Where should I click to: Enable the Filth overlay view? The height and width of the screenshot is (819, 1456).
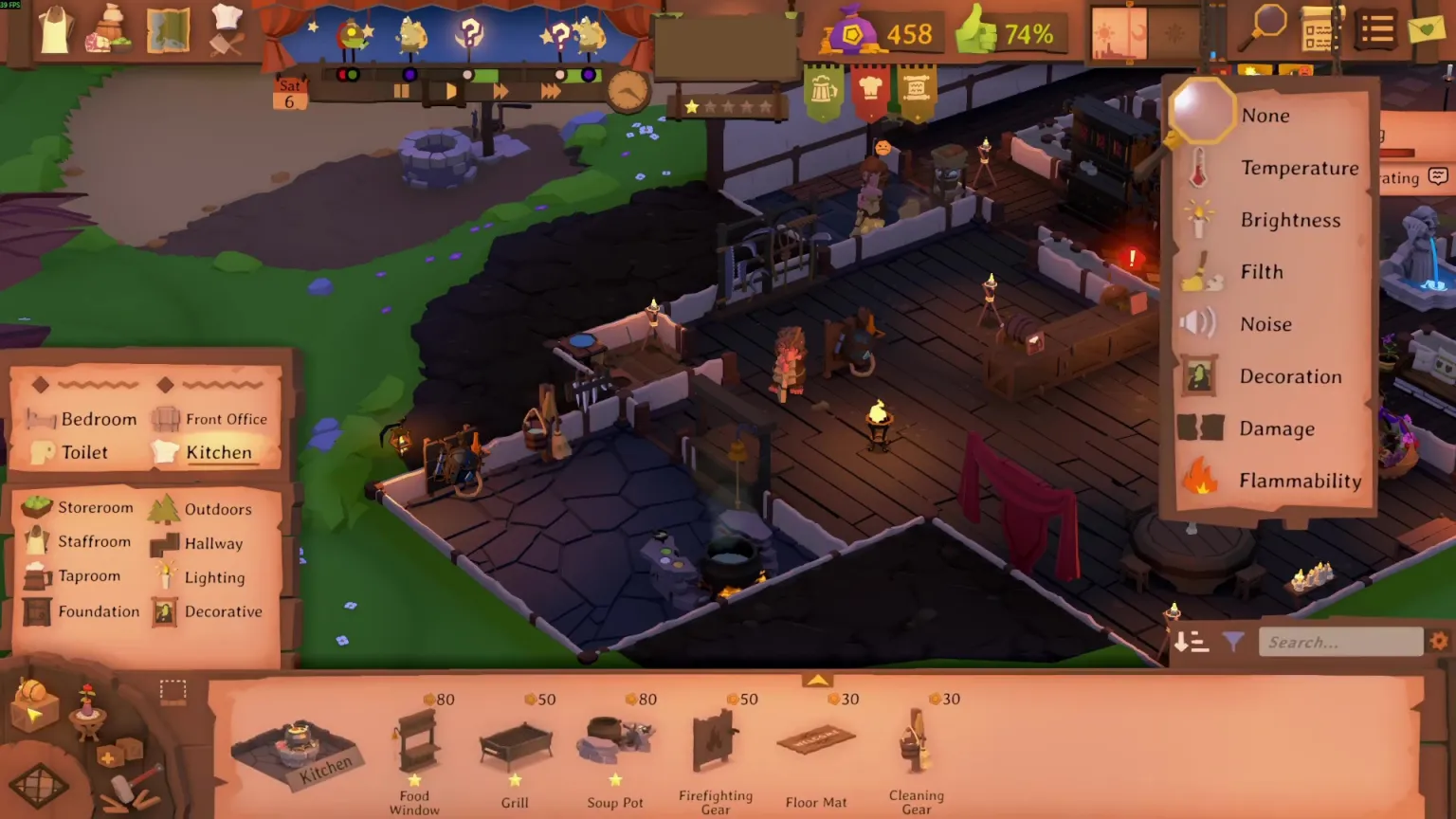click(1262, 272)
